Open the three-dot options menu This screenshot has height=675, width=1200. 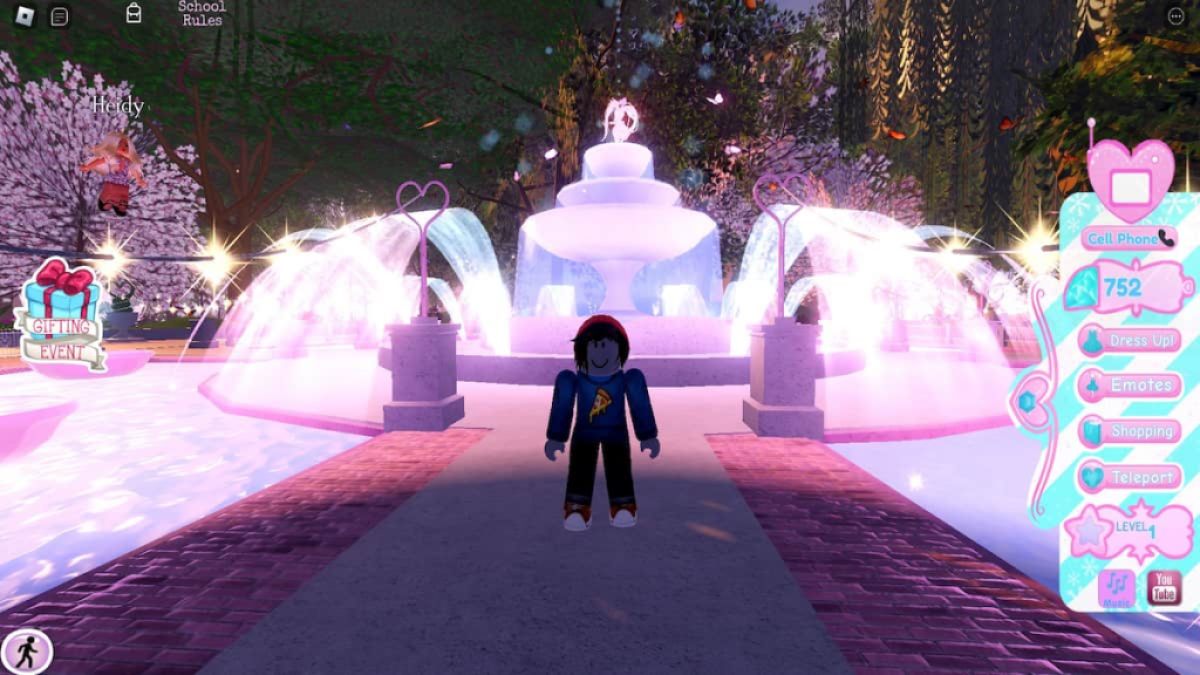pyautogui.click(x=1176, y=16)
